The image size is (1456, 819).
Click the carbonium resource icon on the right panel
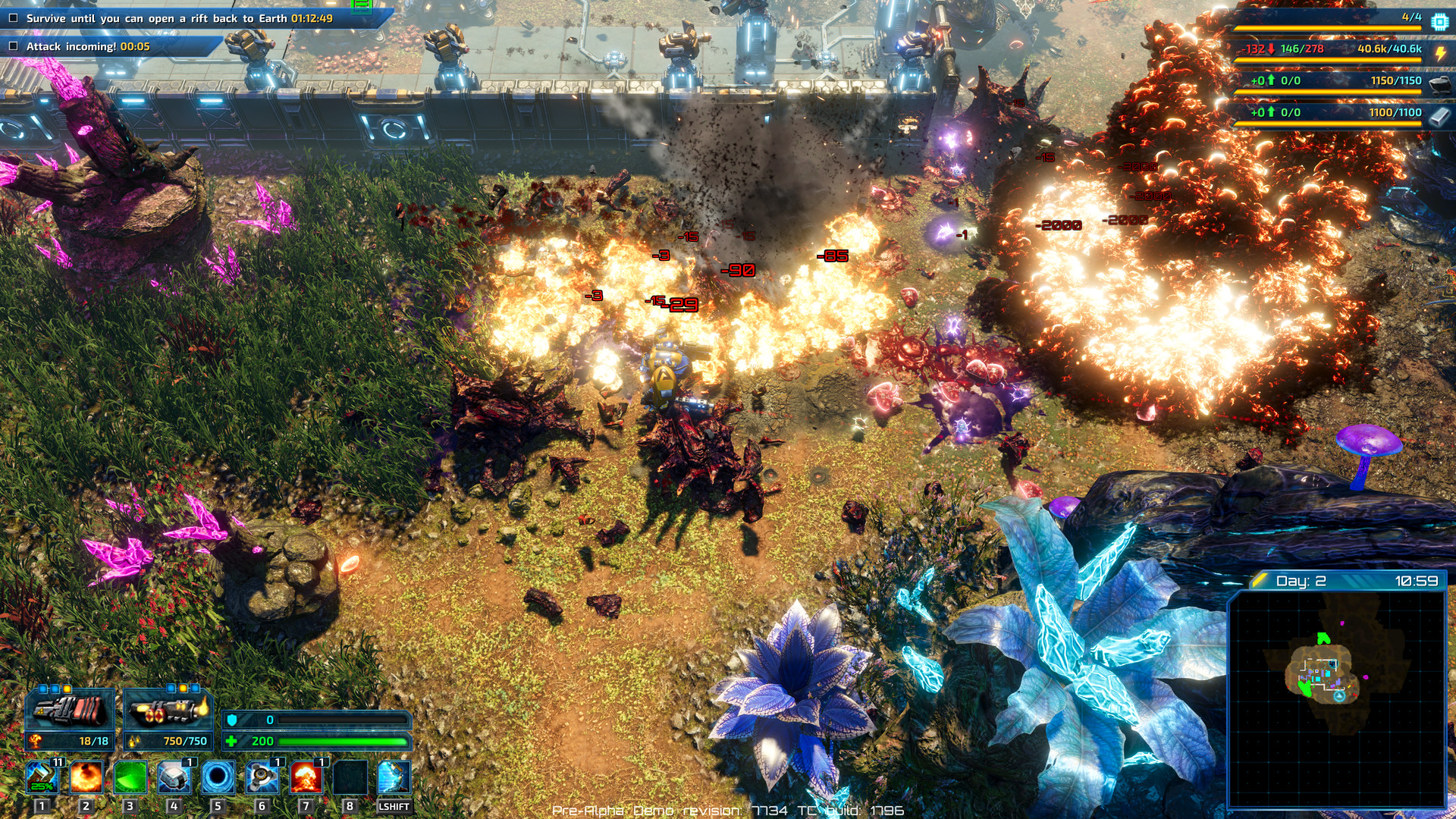coord(1440,85)
